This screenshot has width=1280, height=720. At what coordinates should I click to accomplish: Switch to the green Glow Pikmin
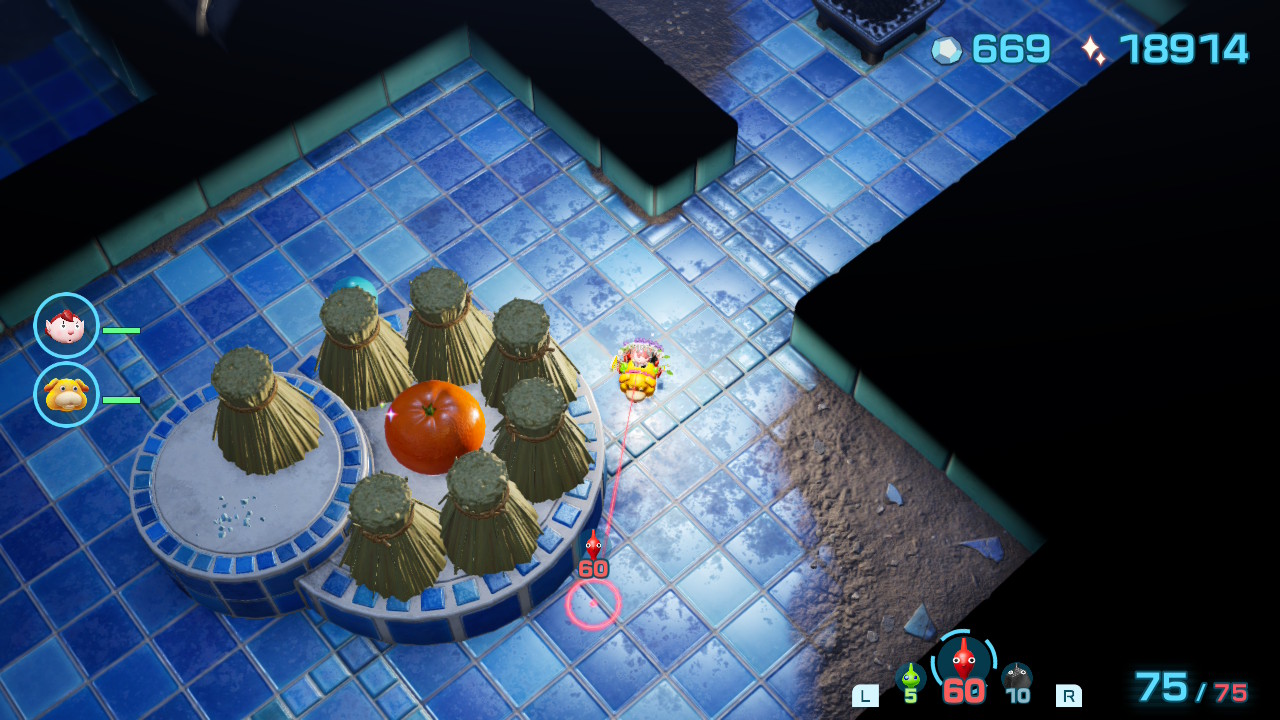[910, 677]
